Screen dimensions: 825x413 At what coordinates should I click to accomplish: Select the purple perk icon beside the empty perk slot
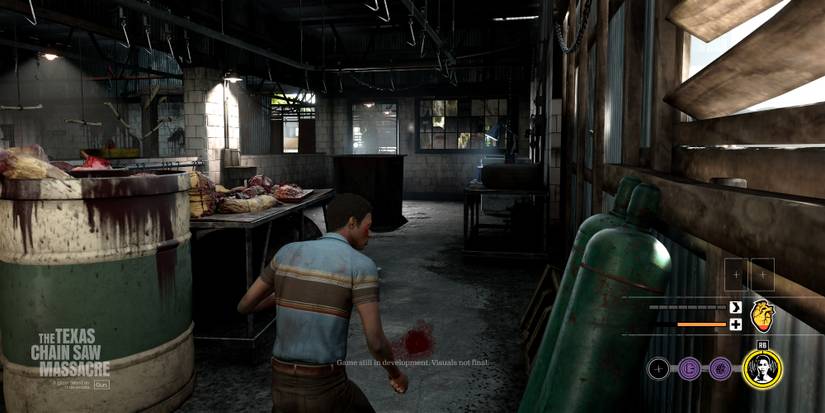pyautogui.click(x=689, y=370)
